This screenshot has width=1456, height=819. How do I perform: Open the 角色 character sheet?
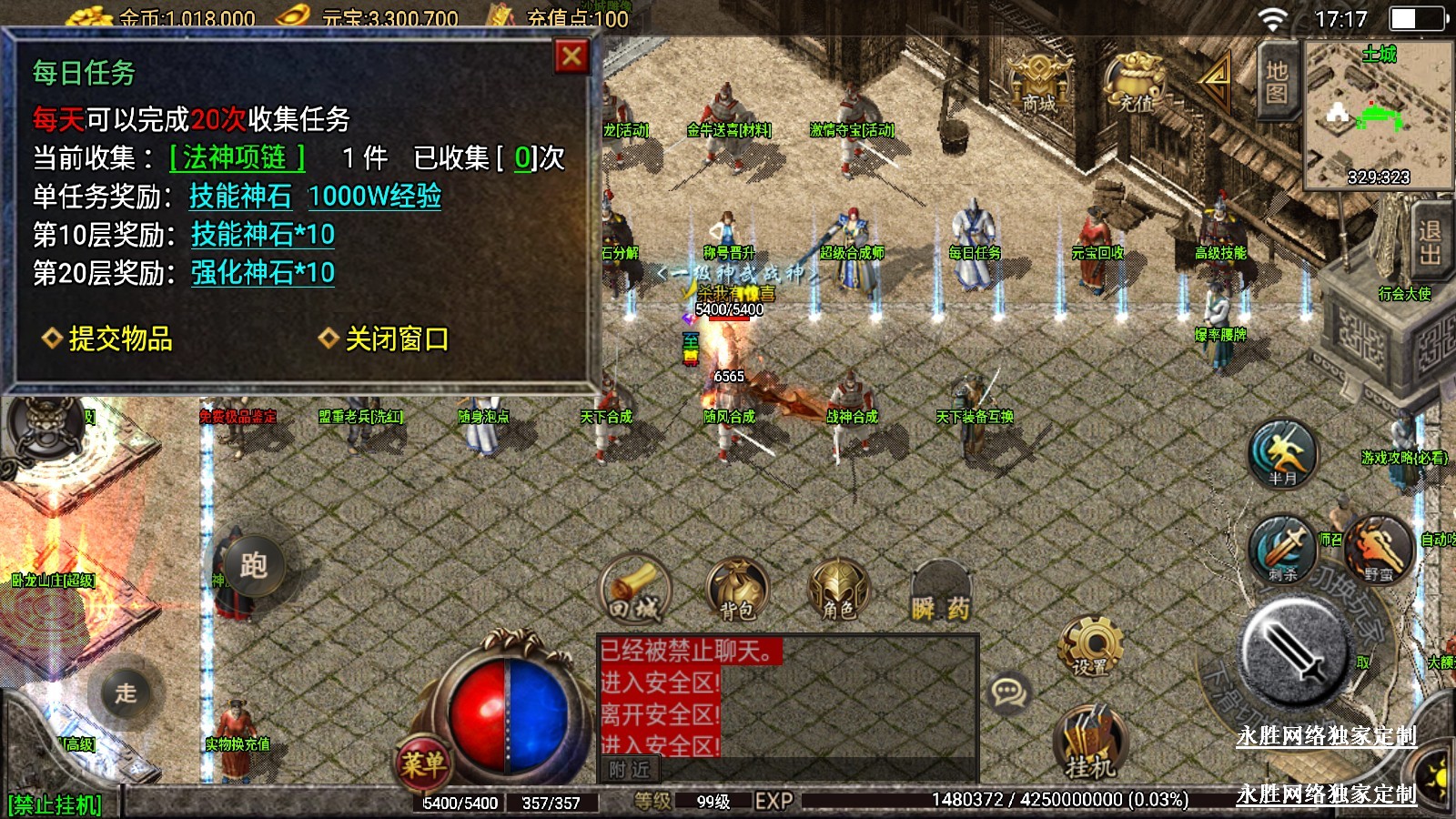838,591
